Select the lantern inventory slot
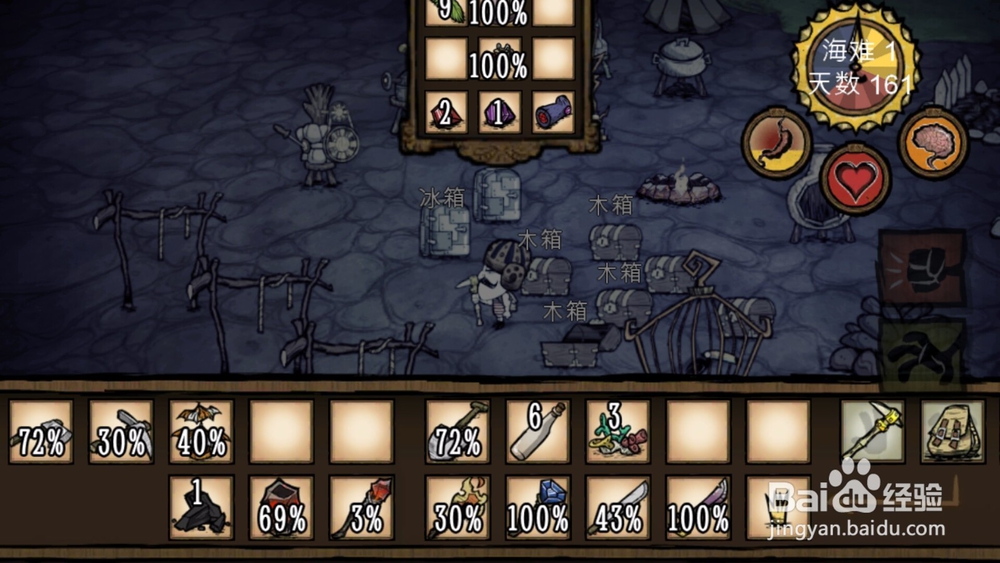The width and height of the screenshot is (1000, 563). (x=778, y=508)
